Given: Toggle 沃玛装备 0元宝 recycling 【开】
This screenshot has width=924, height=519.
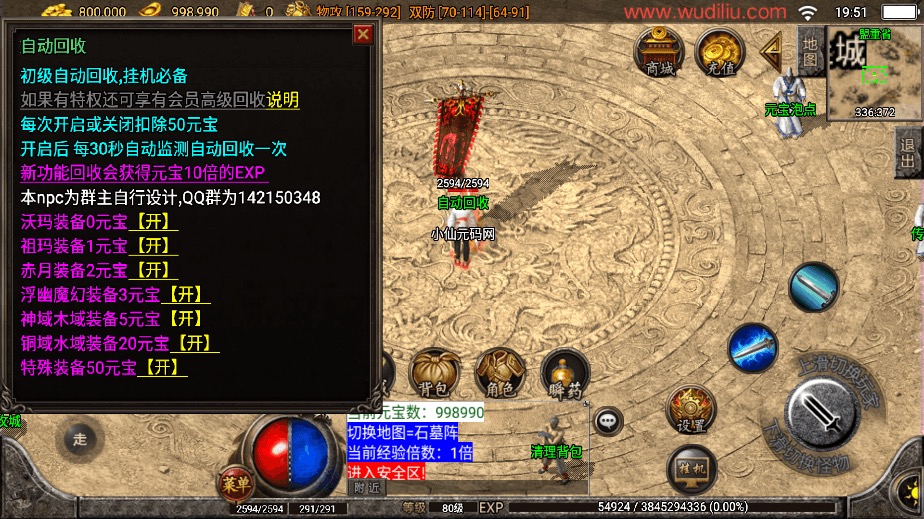Looking at the screenshot, I should click(x=155, y=222).
